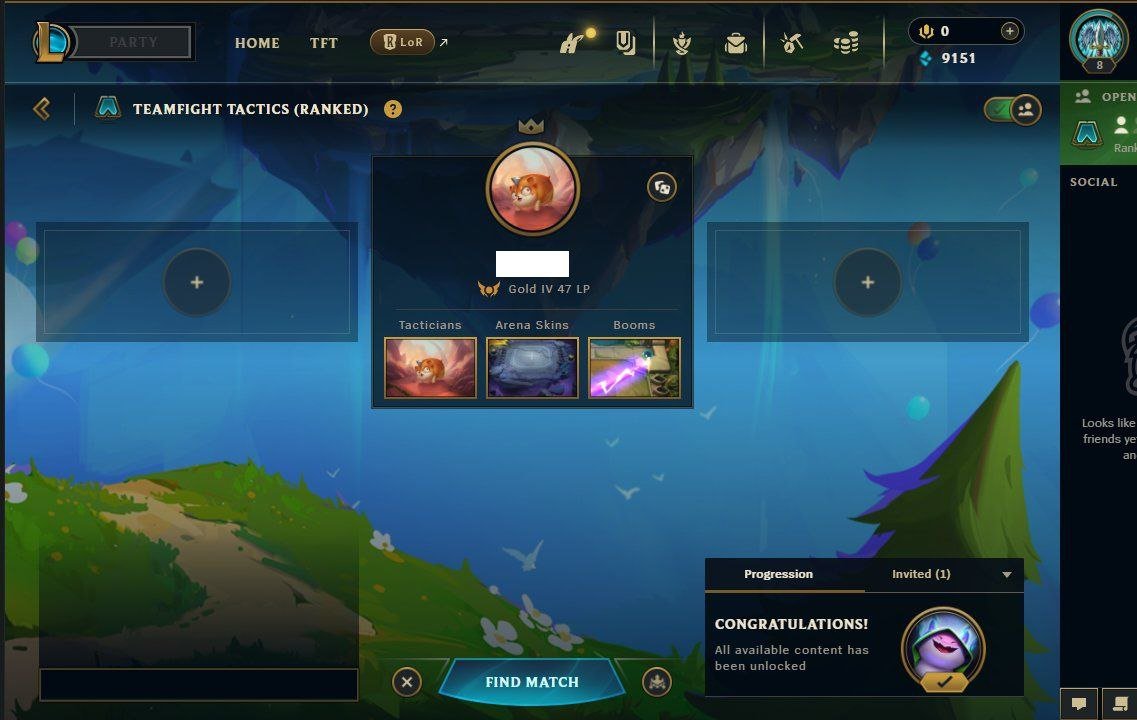
Task: Choose the Arena Skins thumbnail
Action: pos(532,367)
